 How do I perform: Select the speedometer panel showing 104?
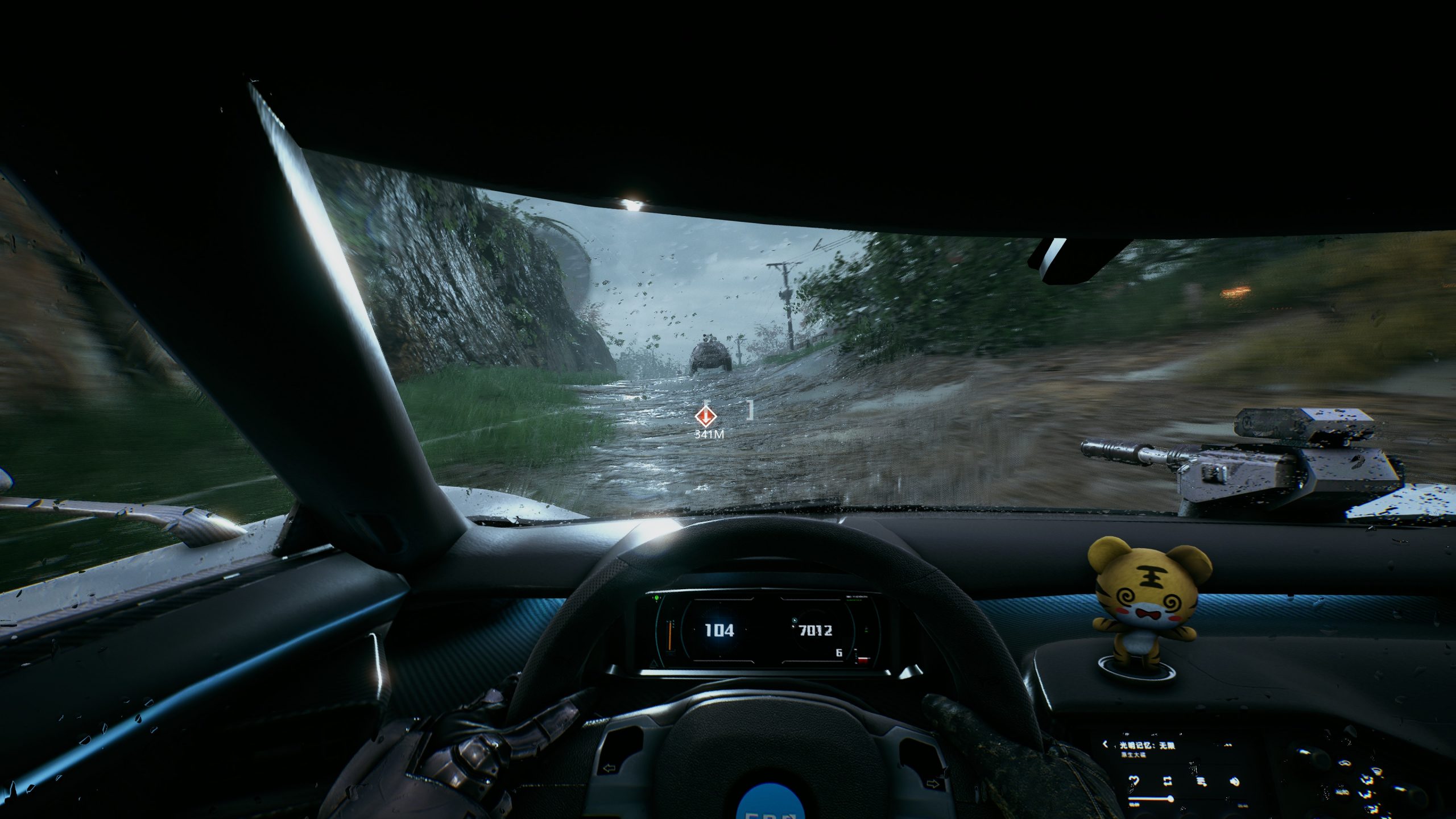[x=719, y=631]
